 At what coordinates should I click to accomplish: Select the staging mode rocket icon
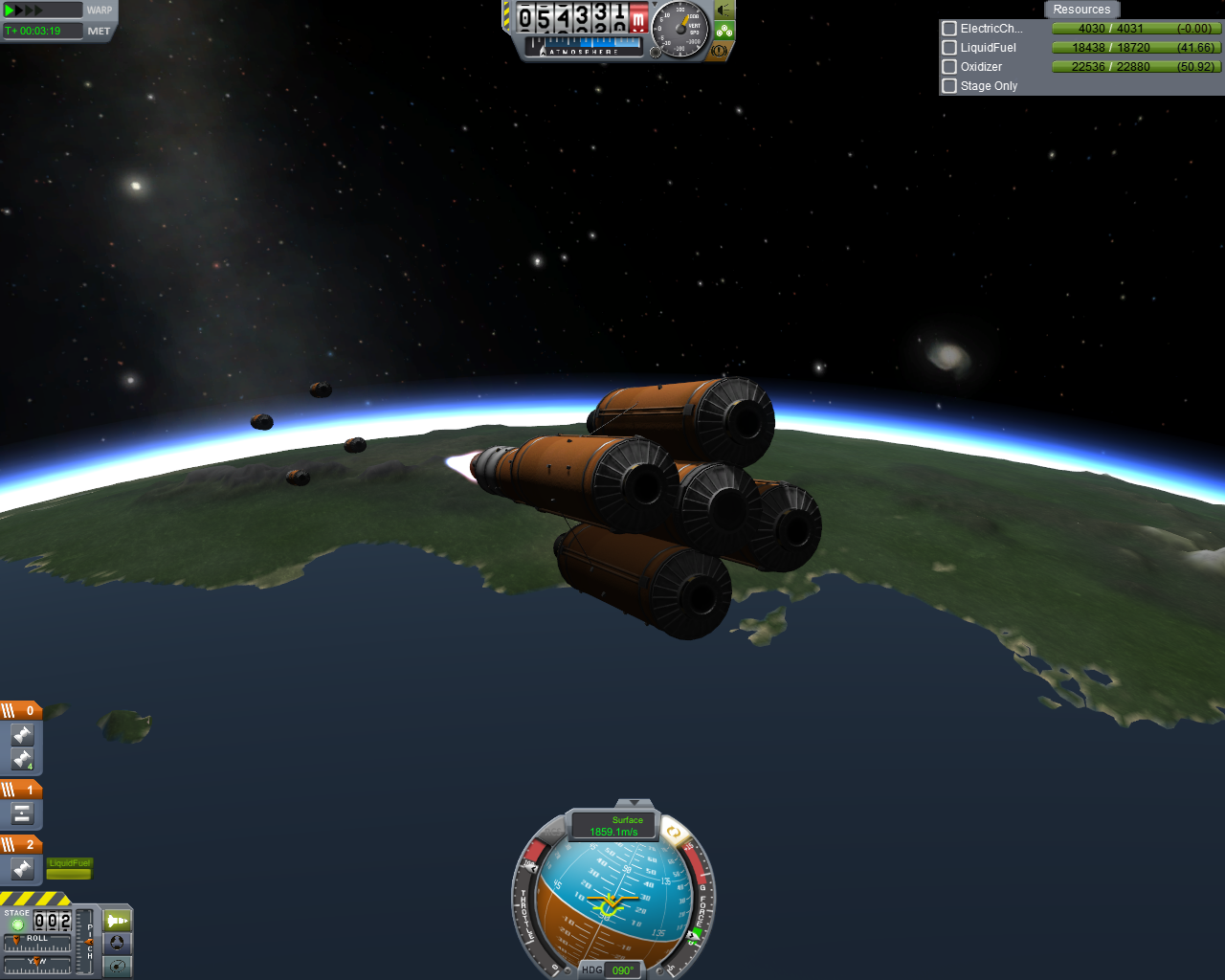click(x=117, y=921)
